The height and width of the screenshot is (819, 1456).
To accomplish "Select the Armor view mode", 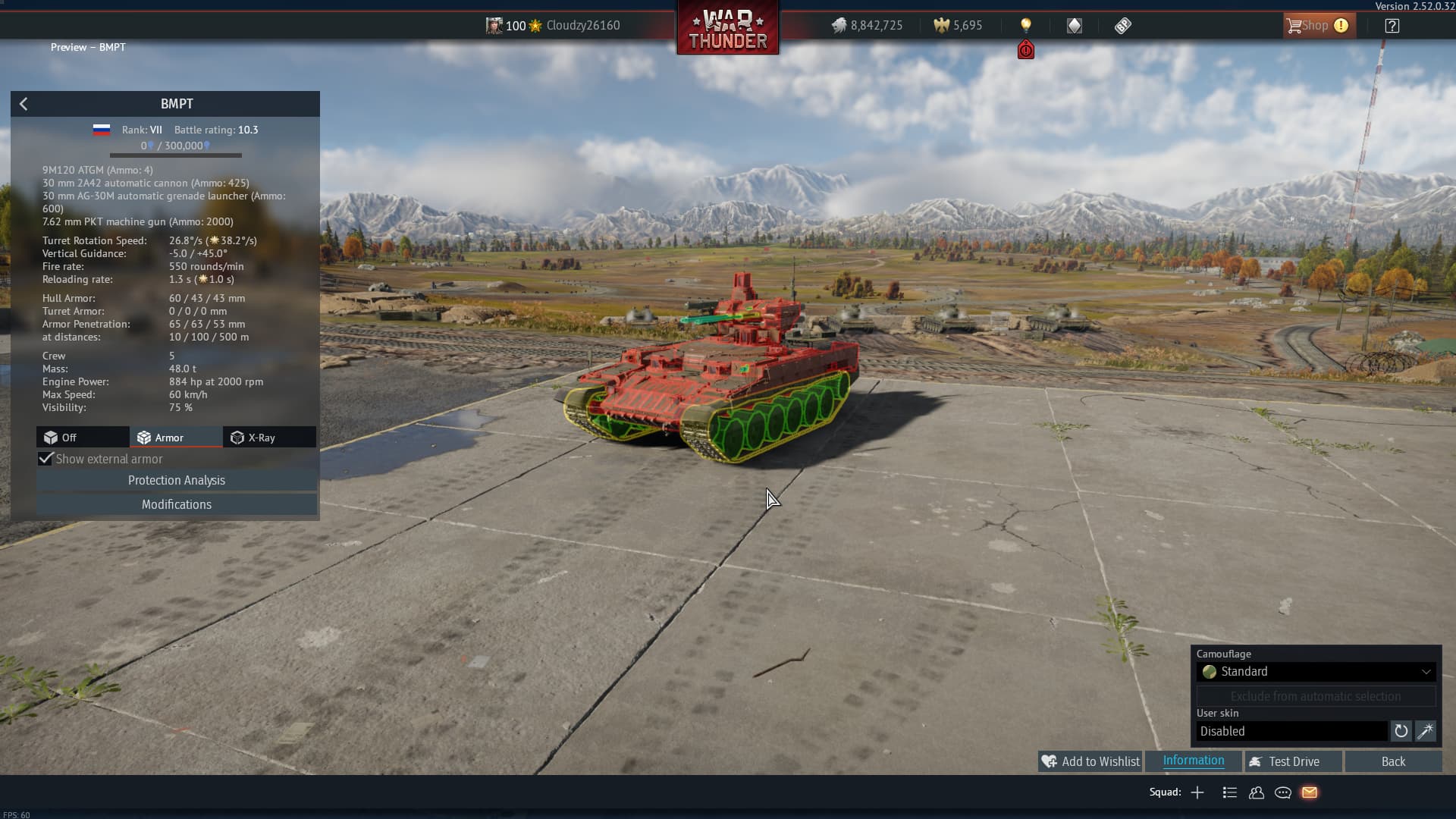I will pos(176,438).
